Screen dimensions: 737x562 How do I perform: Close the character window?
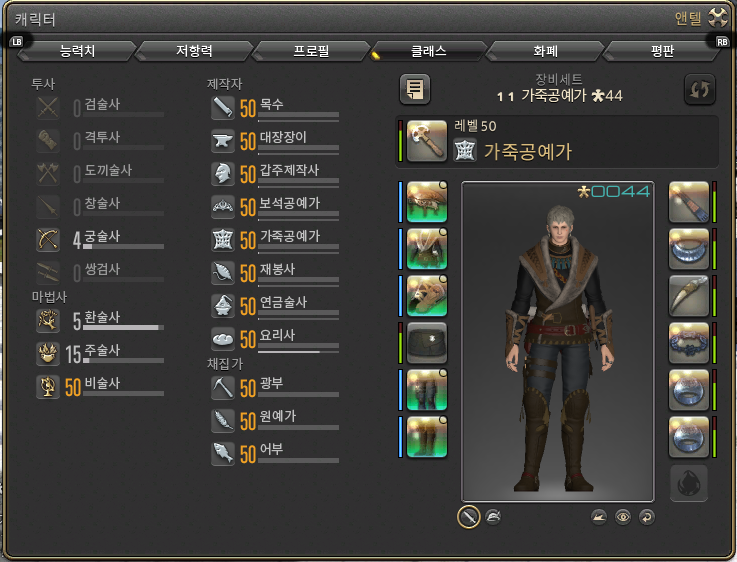click(x=716, y=17)
